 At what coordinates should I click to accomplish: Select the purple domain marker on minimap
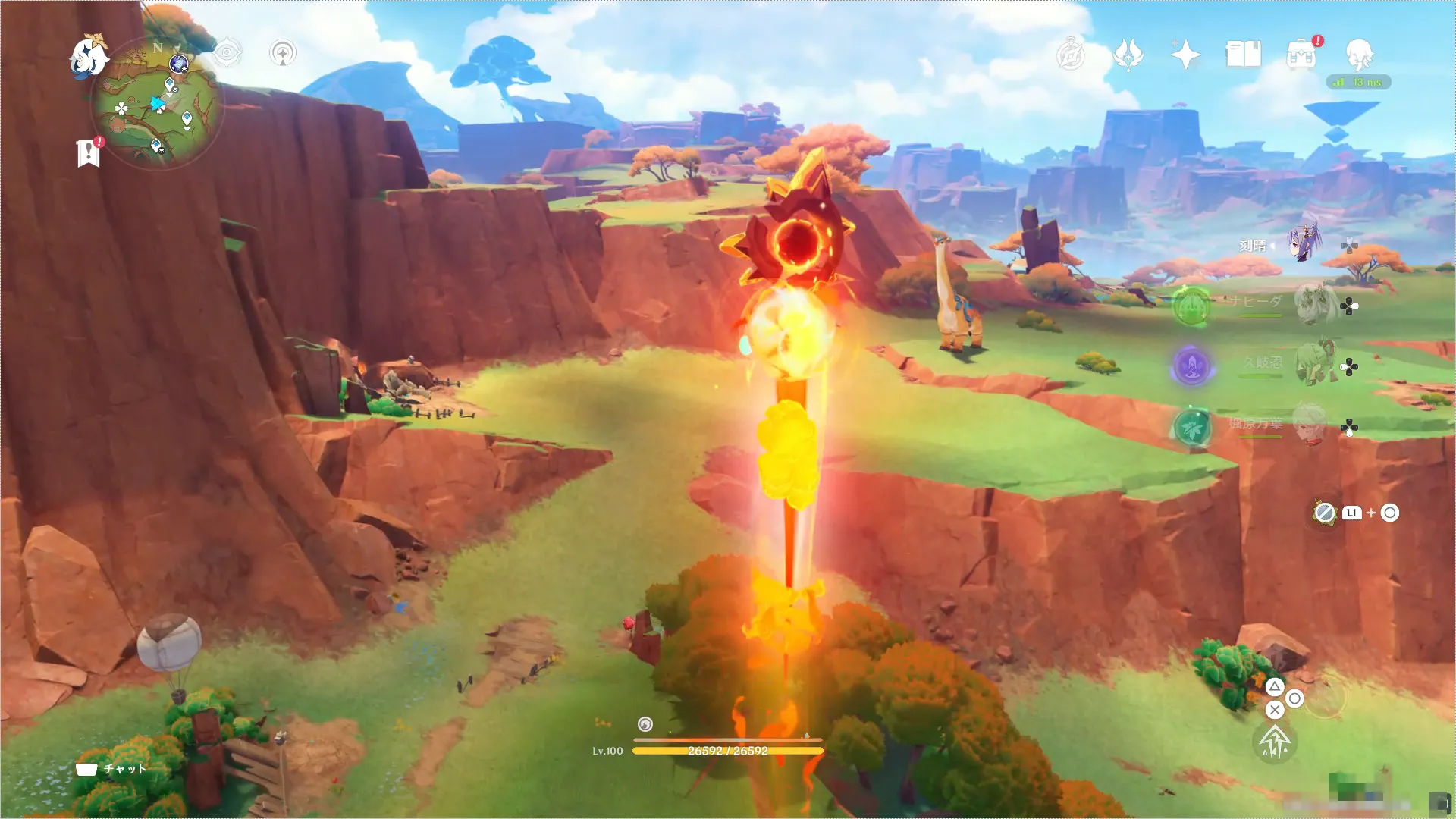(179, 64)
